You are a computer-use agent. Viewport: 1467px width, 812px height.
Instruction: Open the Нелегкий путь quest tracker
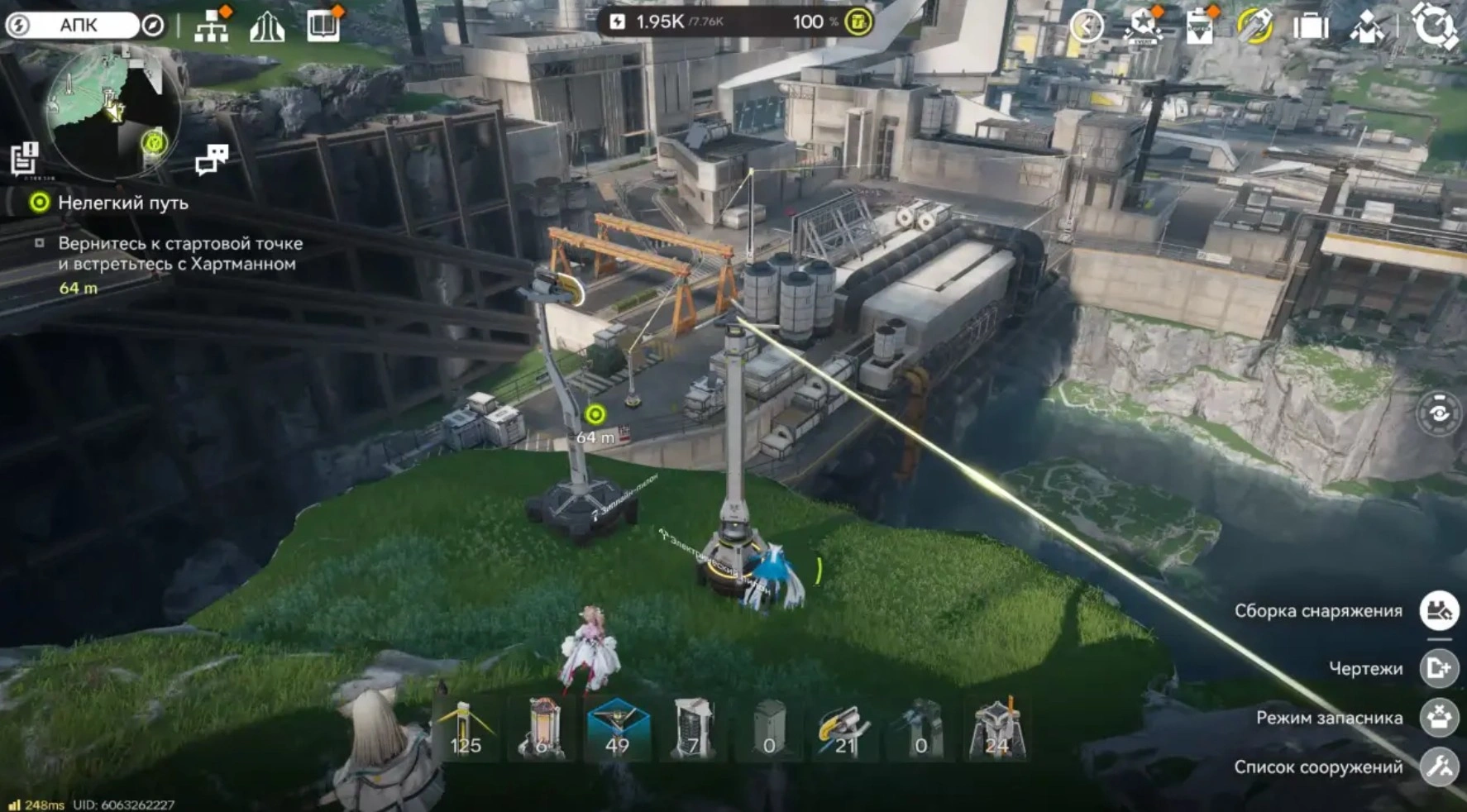[122, 203]
